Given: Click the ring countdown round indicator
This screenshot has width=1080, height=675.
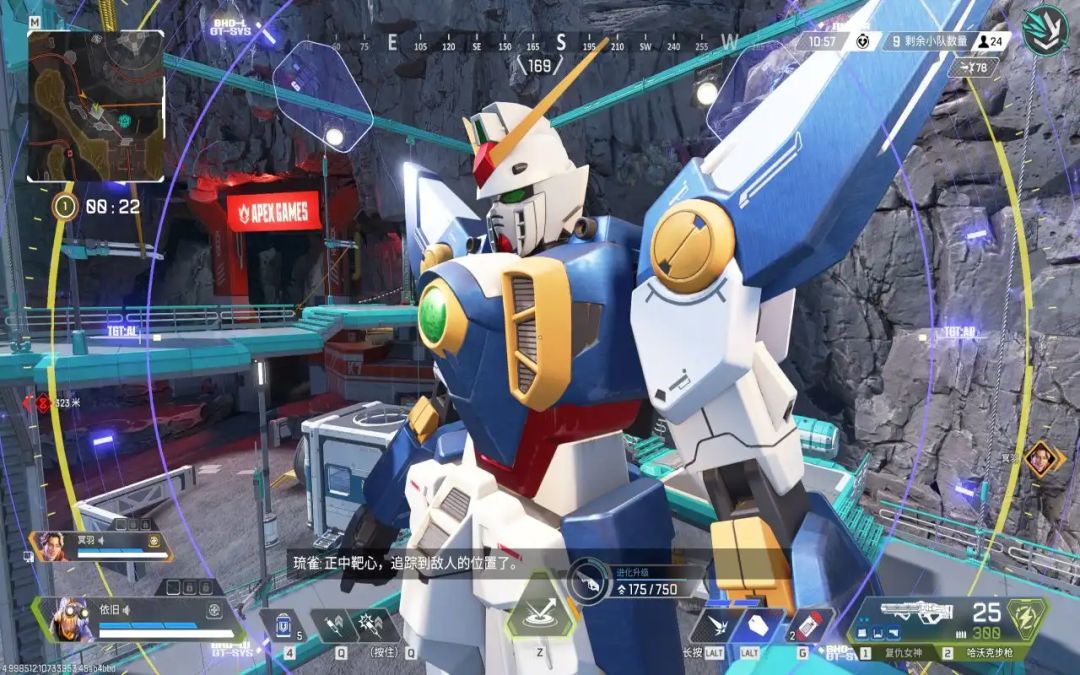Looking at the screenshot, I should [65, 207].
